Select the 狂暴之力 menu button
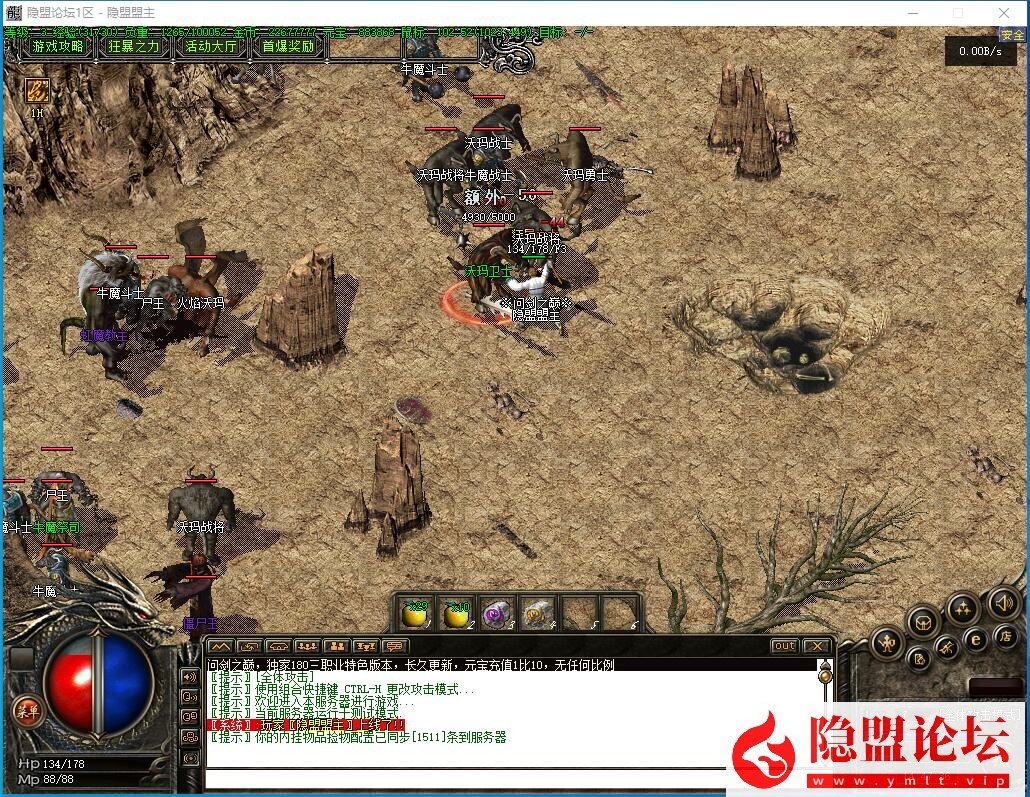1030x797 pixels. pos(134,46)
